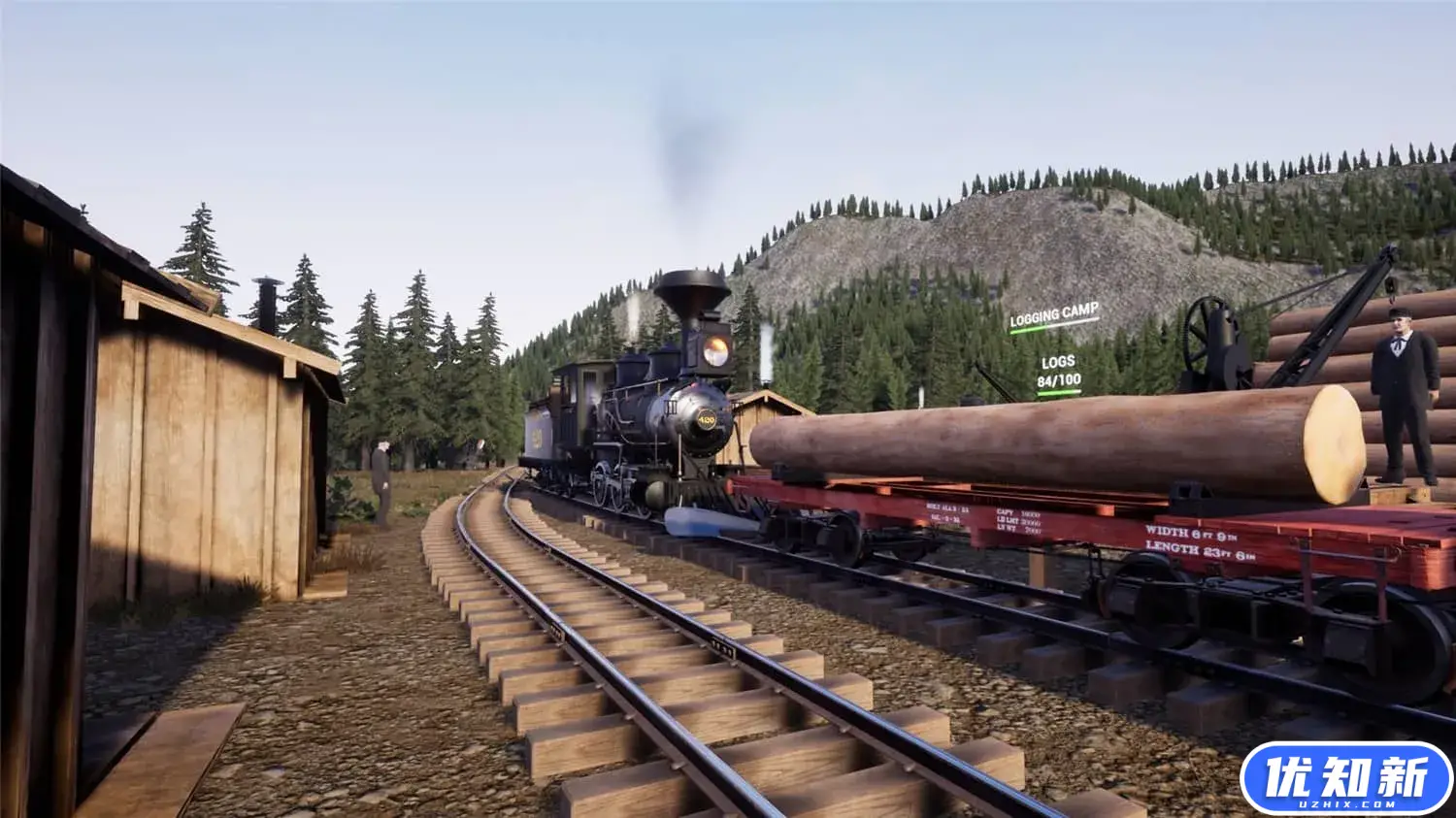Expand the LOGS 84/100 details

(1059, 379)
